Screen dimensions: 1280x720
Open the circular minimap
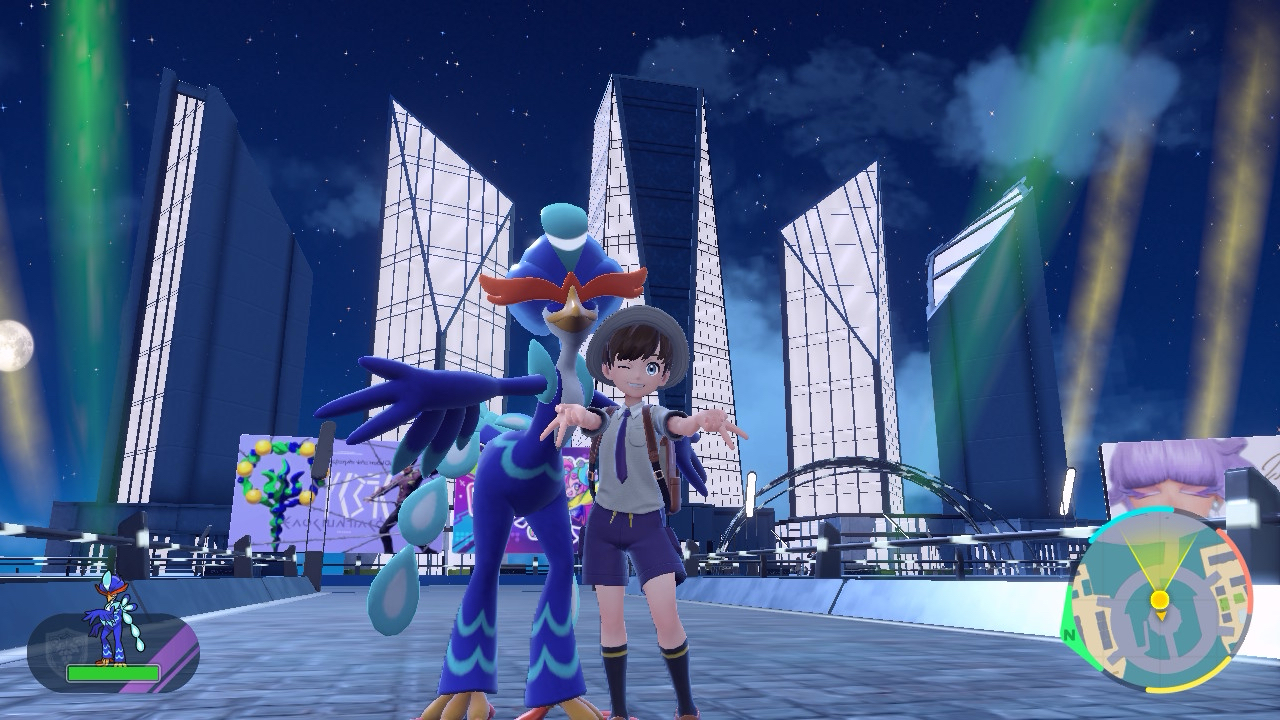click(1160, 600)
